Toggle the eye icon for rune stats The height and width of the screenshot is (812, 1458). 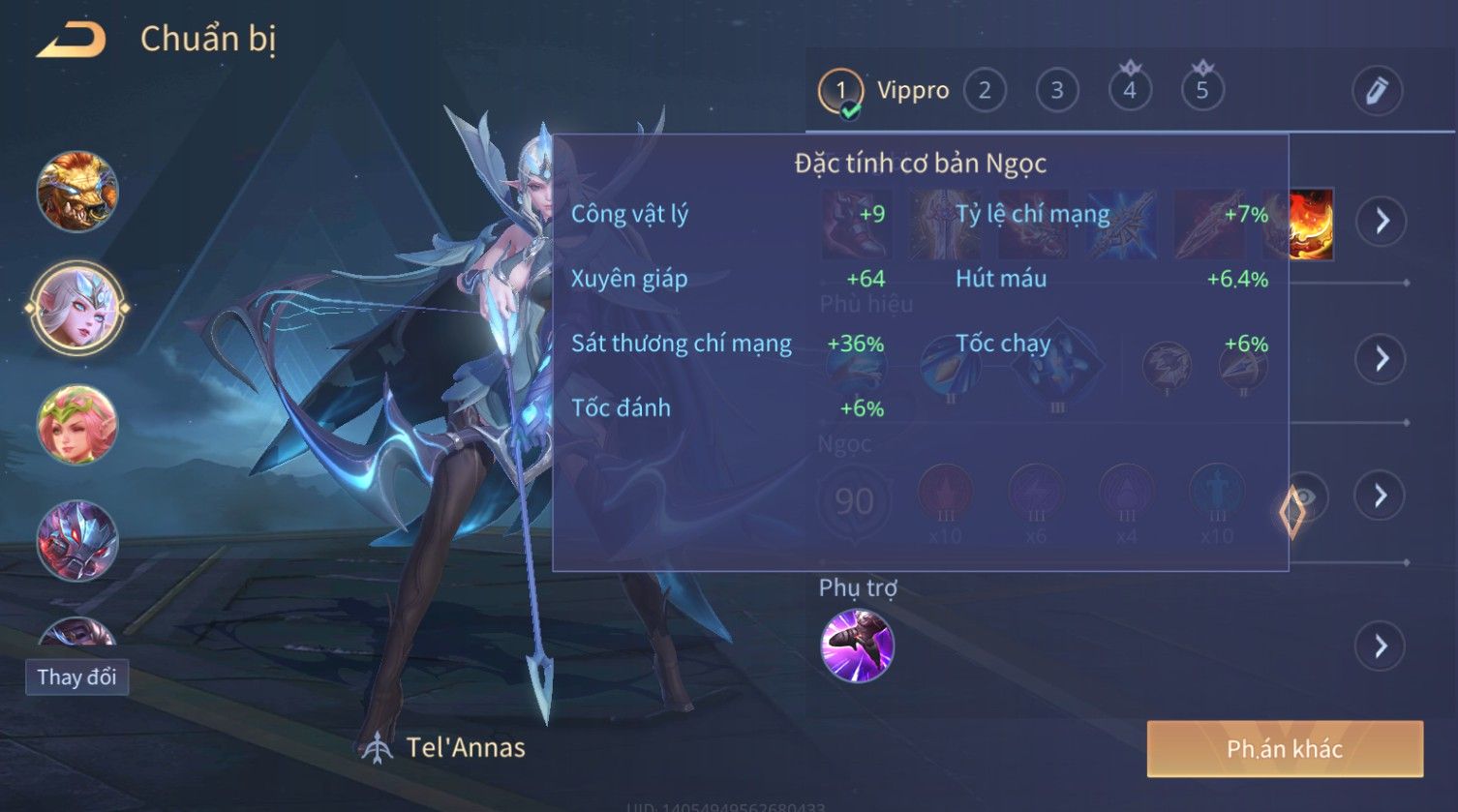tap(1306, 496)
